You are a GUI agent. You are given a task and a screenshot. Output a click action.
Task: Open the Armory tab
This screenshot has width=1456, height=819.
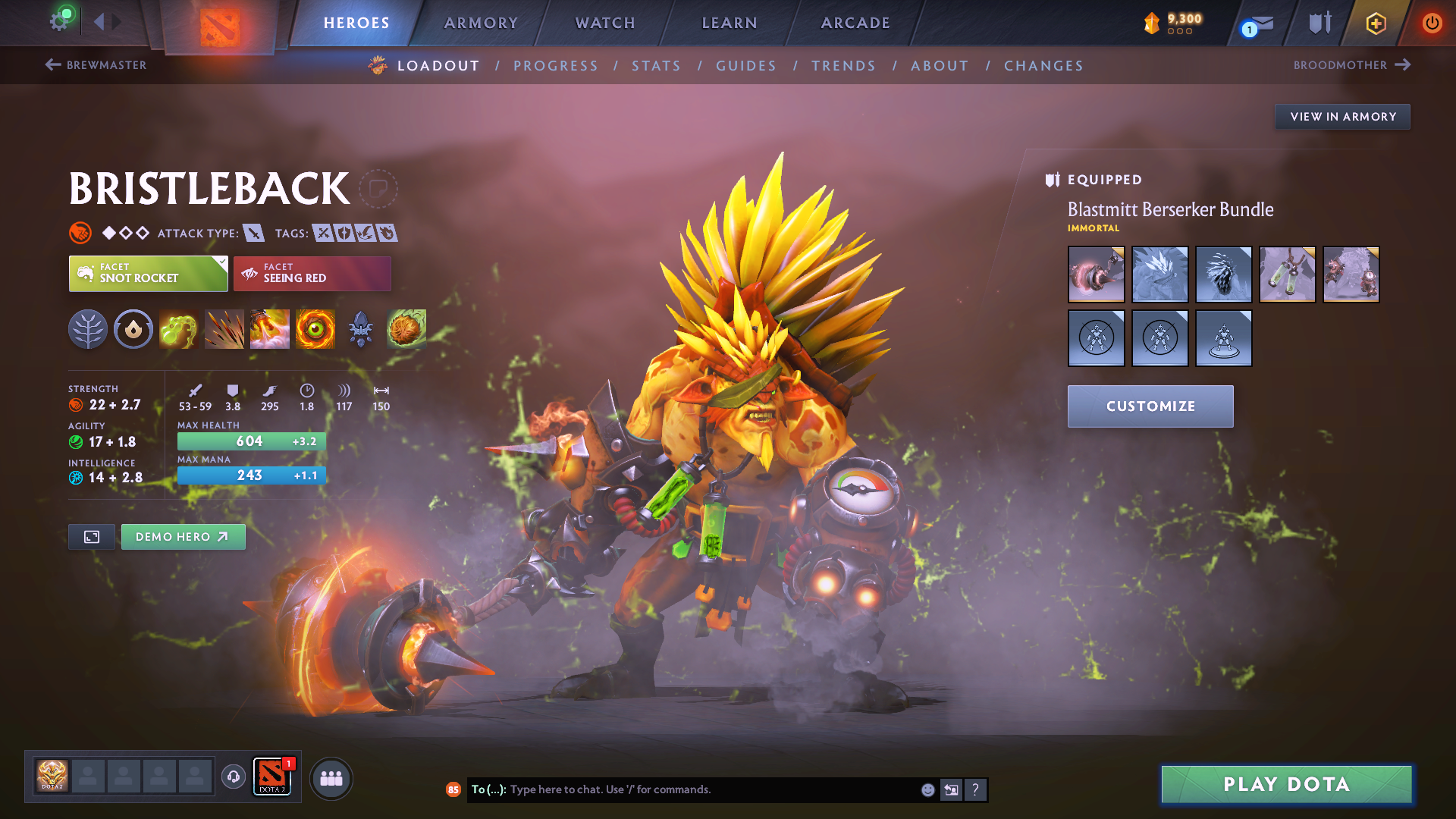coord(481,23)
